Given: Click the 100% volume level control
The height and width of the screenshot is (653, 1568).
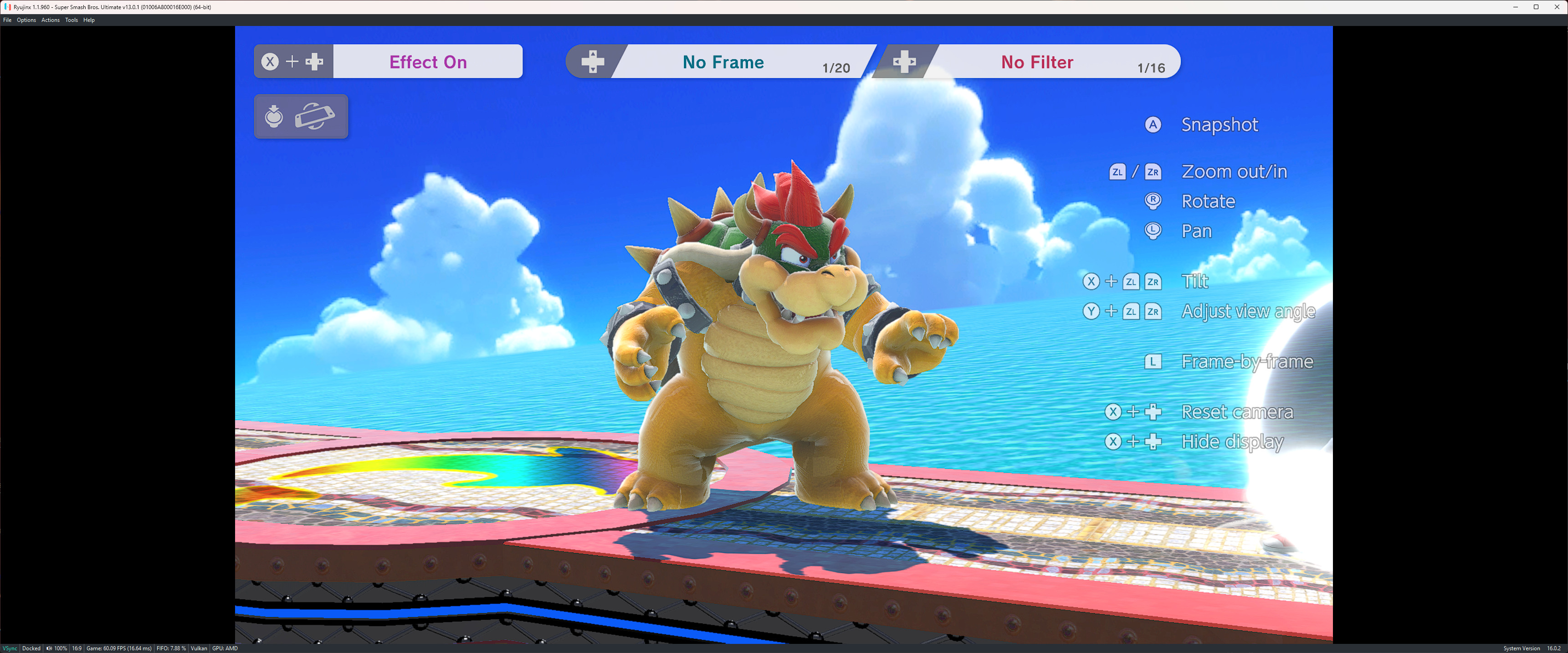Looking at the screenshot, I should point(61,648).
